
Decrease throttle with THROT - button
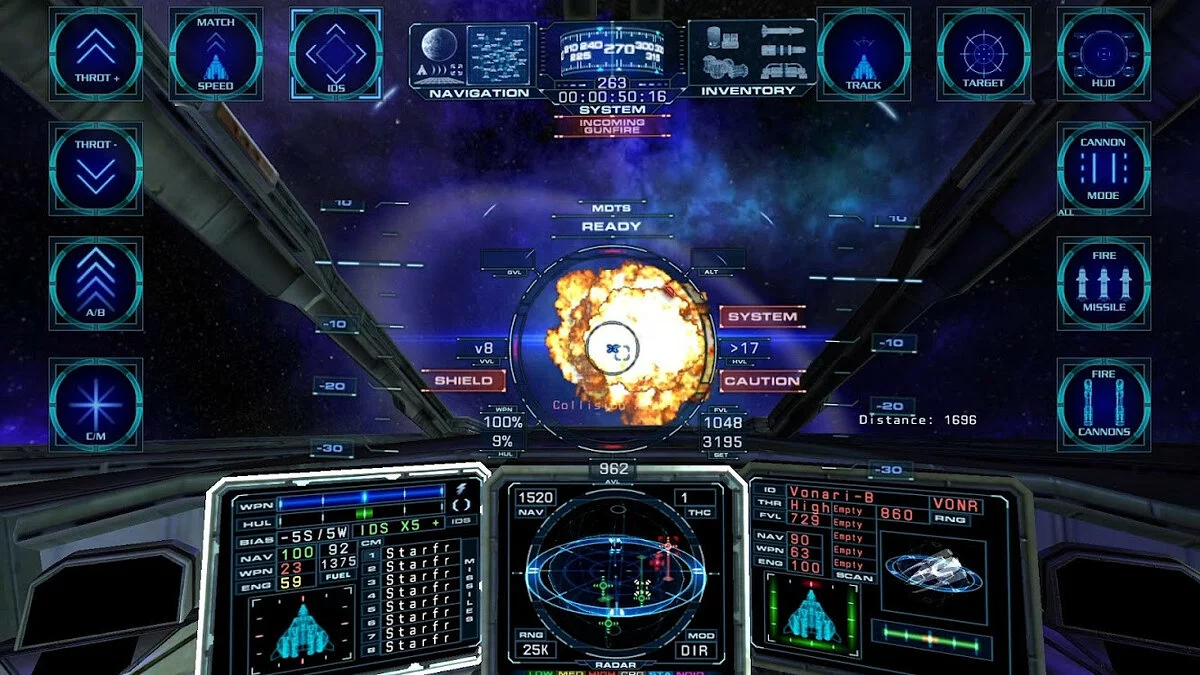pyautogui.click(x=96, y=168)
